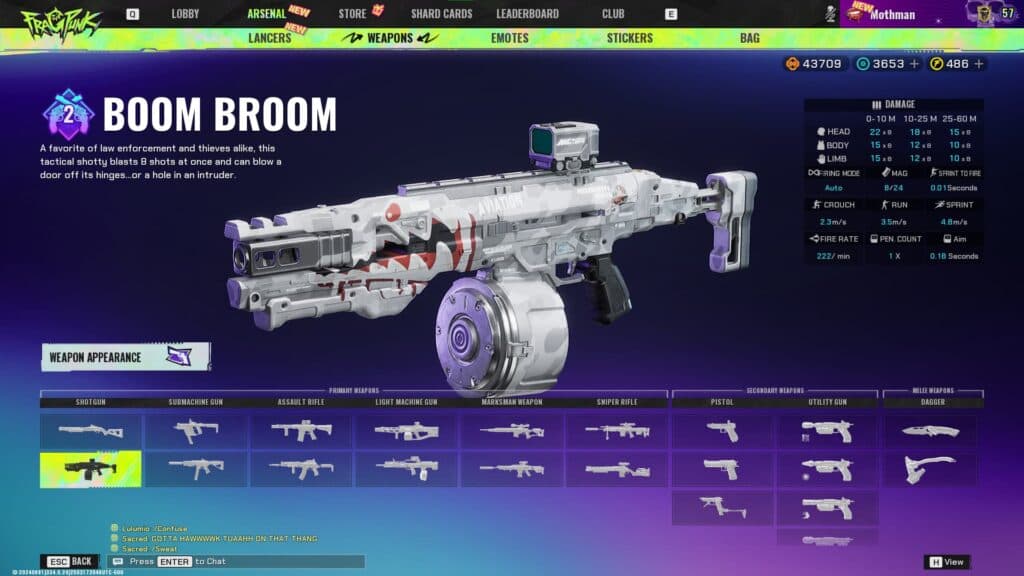Select the highlighted Boom Broom shotgun tile
This screenshot has height=576, width=1024.
[x=90, y=469]
